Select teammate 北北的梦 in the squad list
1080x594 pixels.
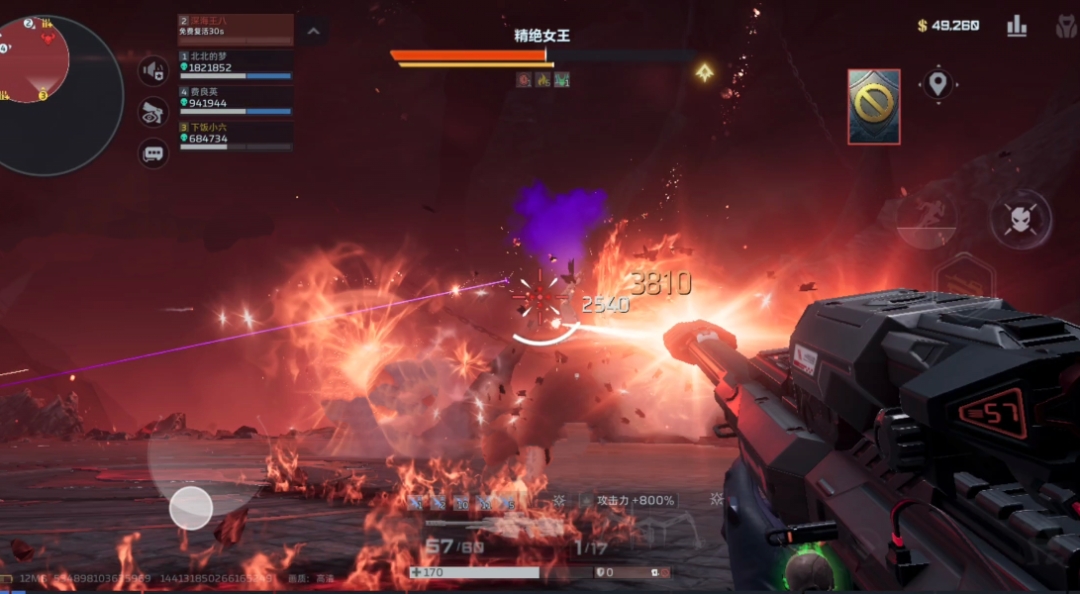click(x=236, y=65)
